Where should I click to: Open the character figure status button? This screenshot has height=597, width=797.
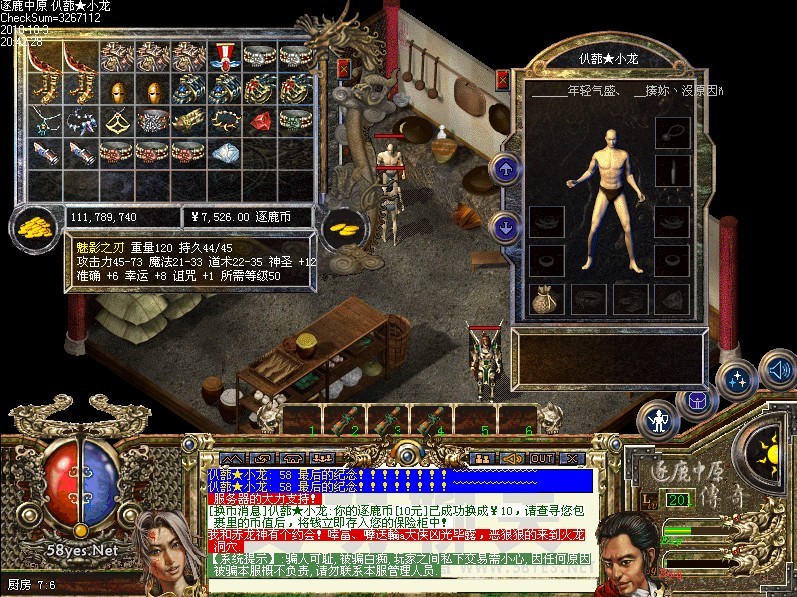pos(659,418)
